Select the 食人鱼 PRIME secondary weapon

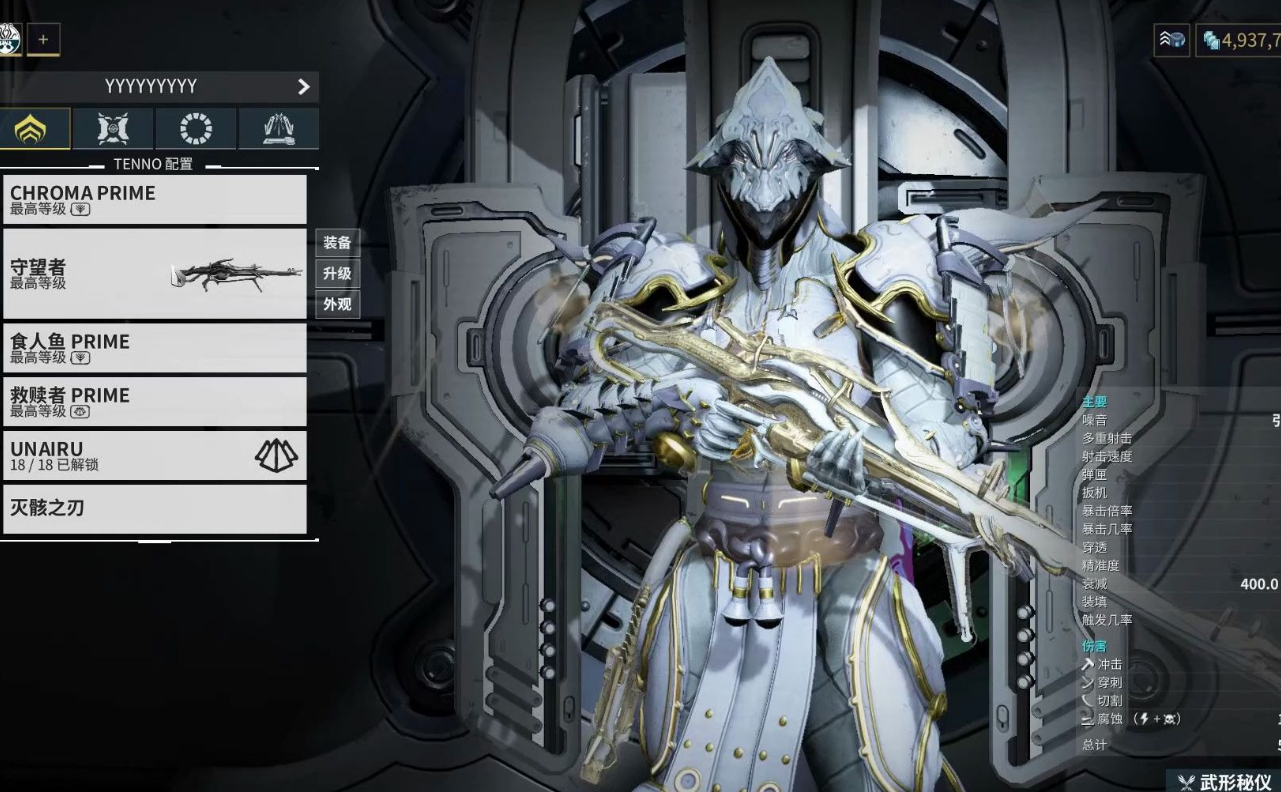tap(155, 348)
